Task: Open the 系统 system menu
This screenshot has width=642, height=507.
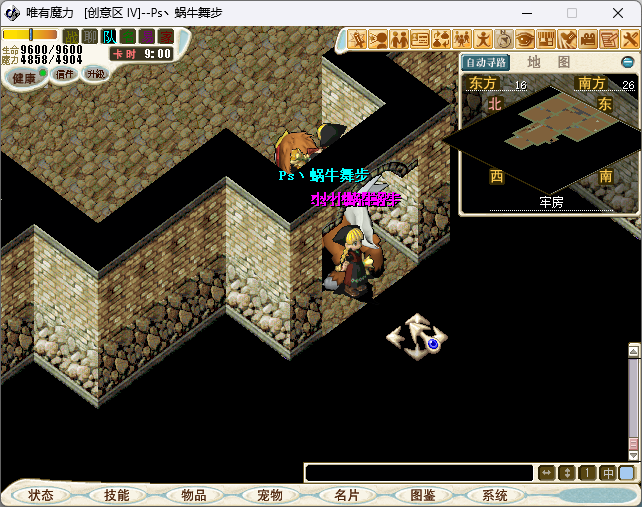Action: coord(494,495)
